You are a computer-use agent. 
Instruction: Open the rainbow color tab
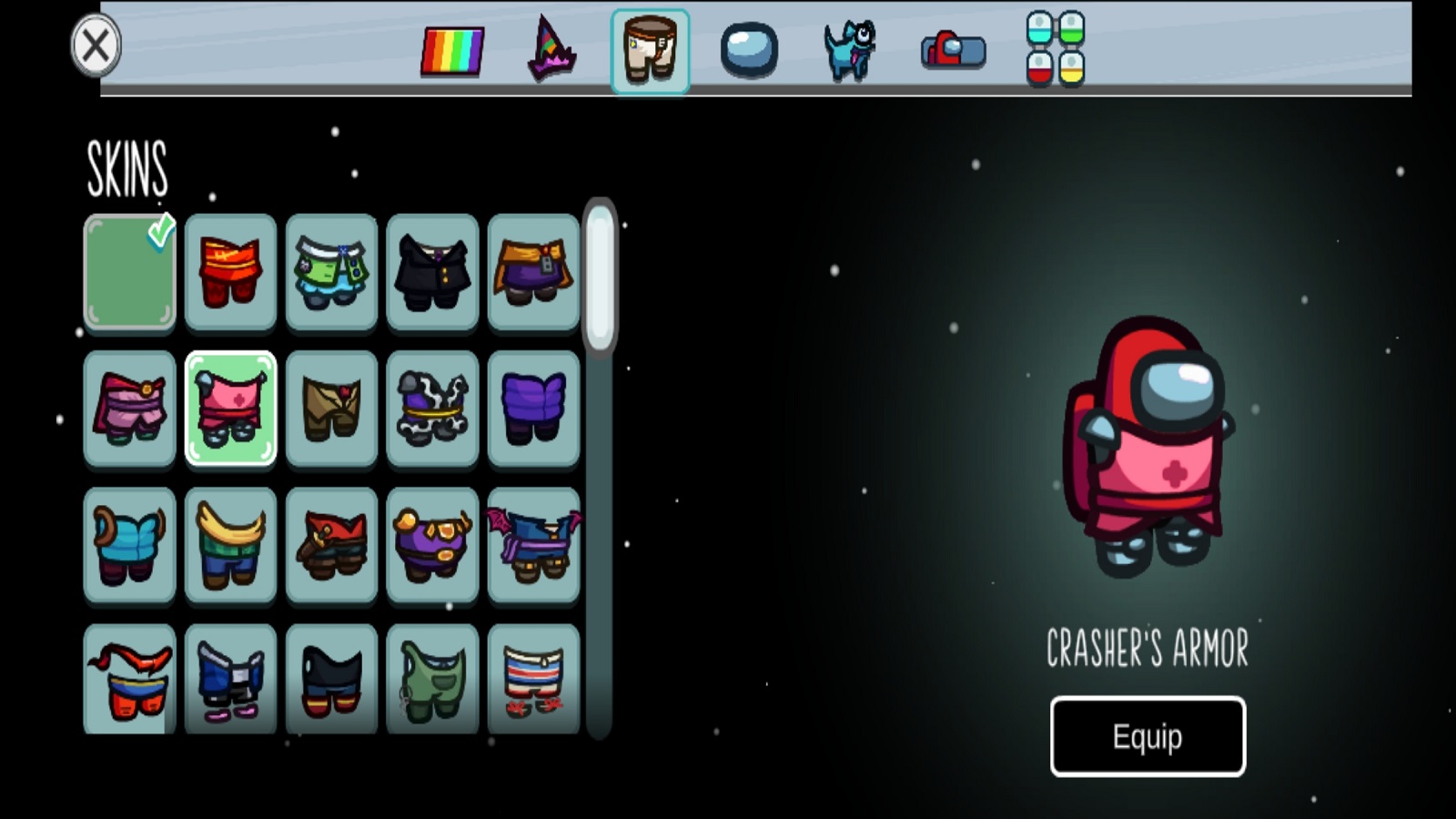pyautogui.click(x=452, y=51)
